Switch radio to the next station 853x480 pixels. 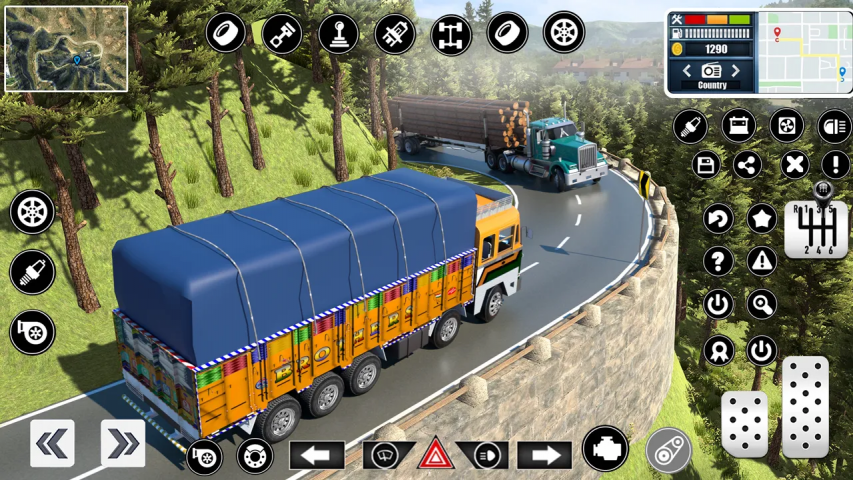736,71
